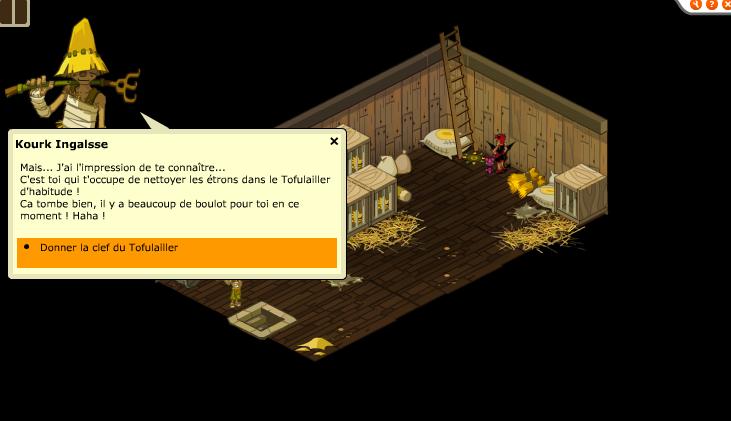Close the Kourk Ingalsse dialogue box
Viewport: 731px width, 421px height.
tap(334, 141)
